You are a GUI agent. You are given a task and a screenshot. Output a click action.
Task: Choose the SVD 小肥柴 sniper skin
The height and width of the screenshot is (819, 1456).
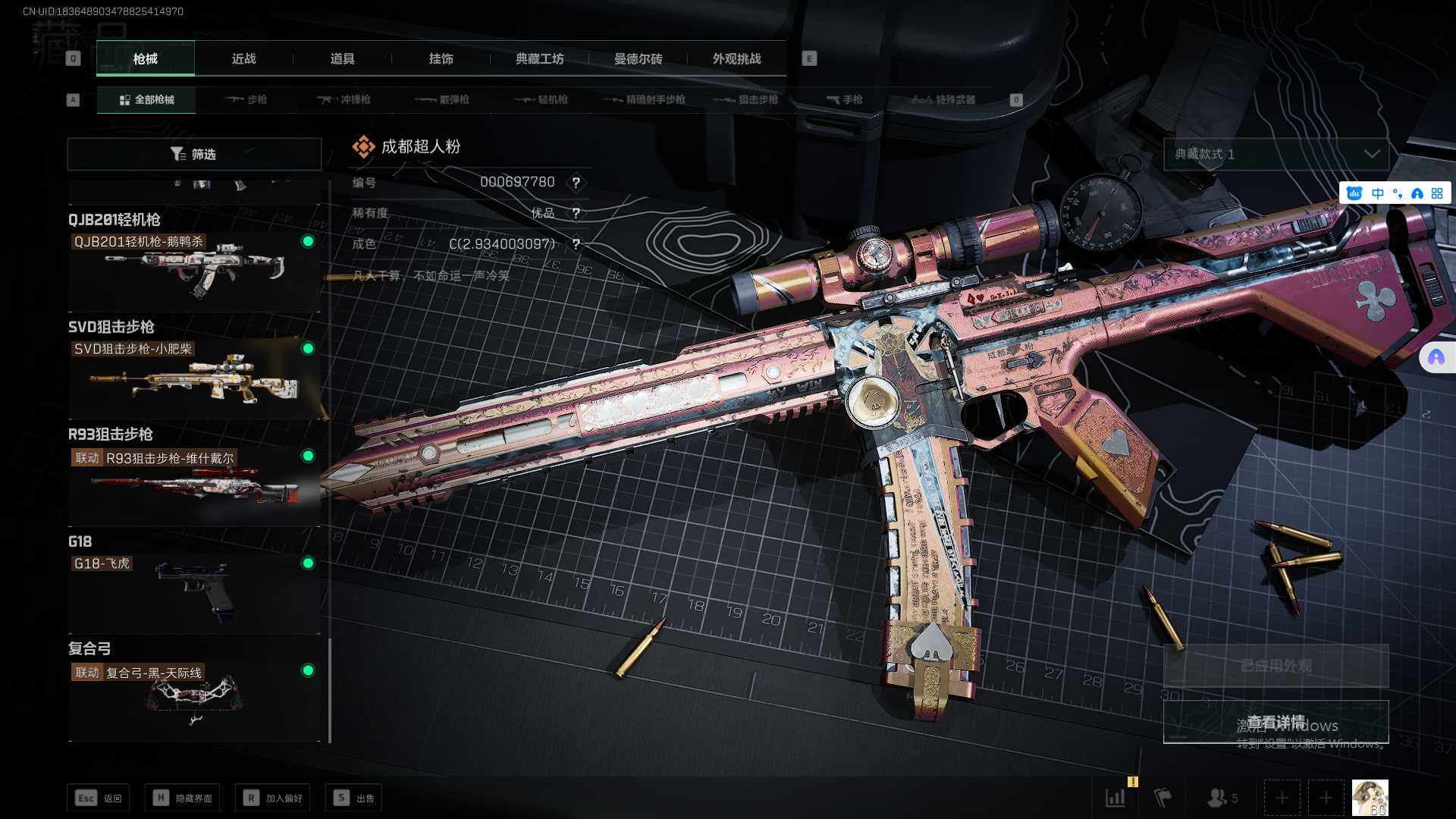pyautogui.click(x=194, y=377)
